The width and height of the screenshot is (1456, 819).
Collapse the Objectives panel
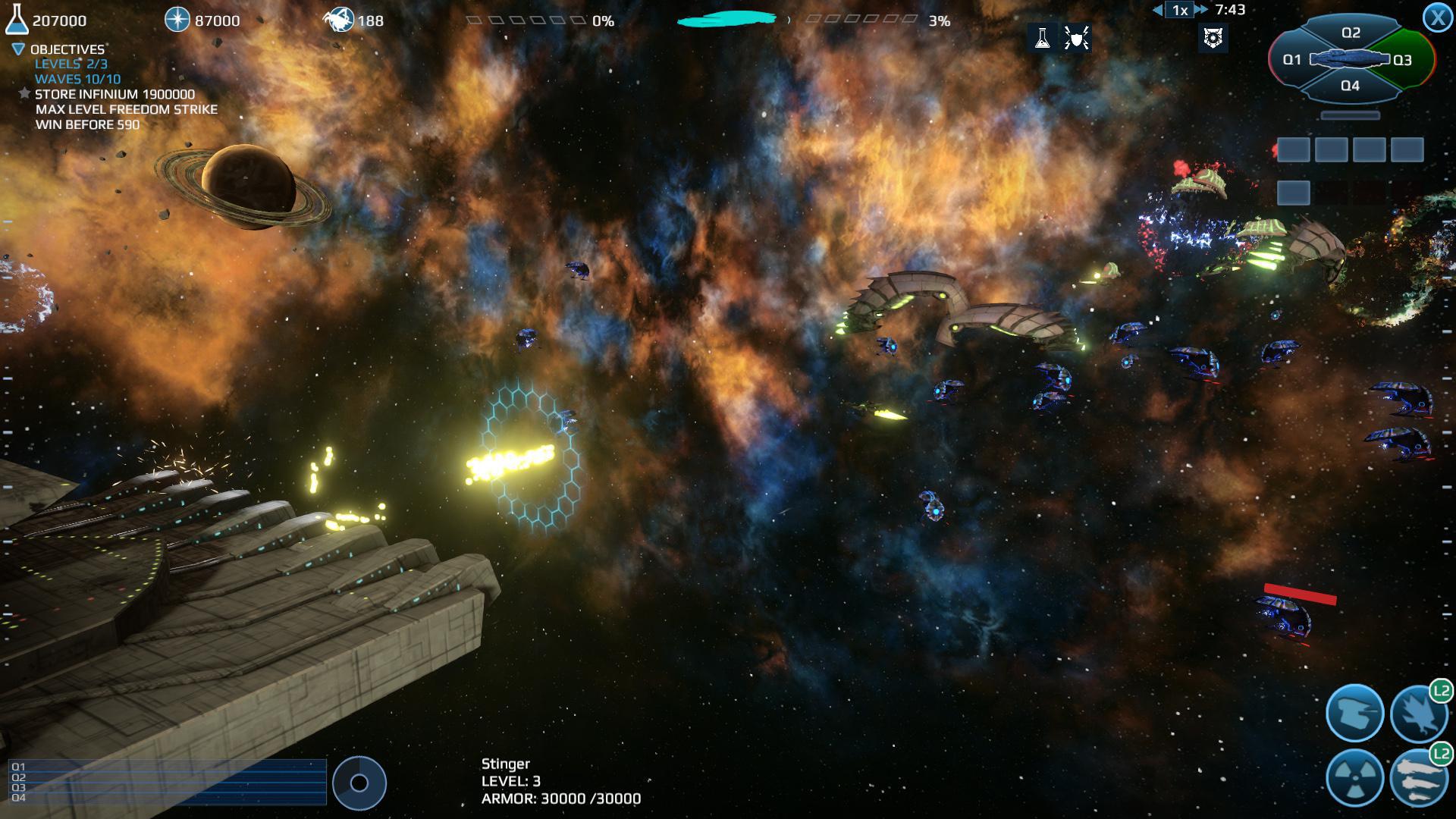tap(17, 48)
